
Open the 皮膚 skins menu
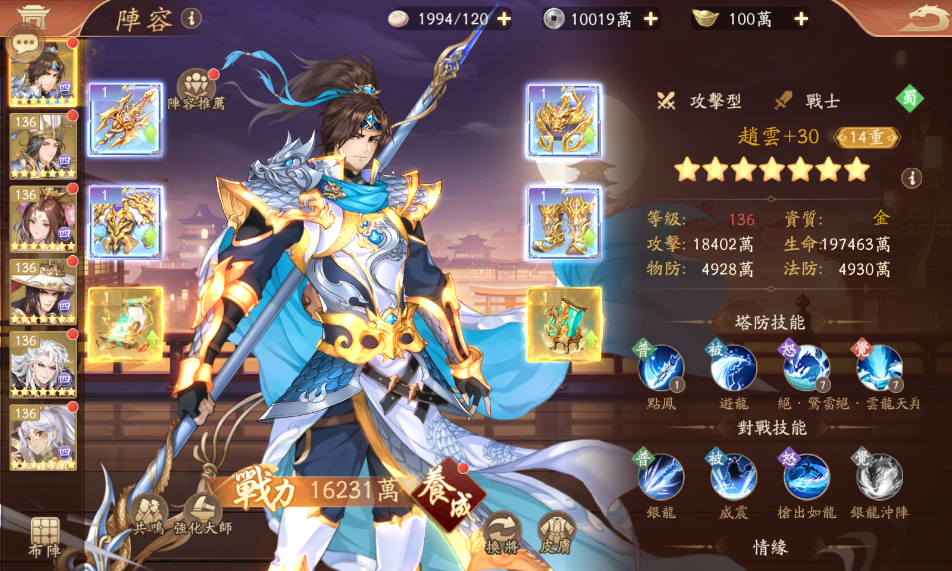coord(556,531)
